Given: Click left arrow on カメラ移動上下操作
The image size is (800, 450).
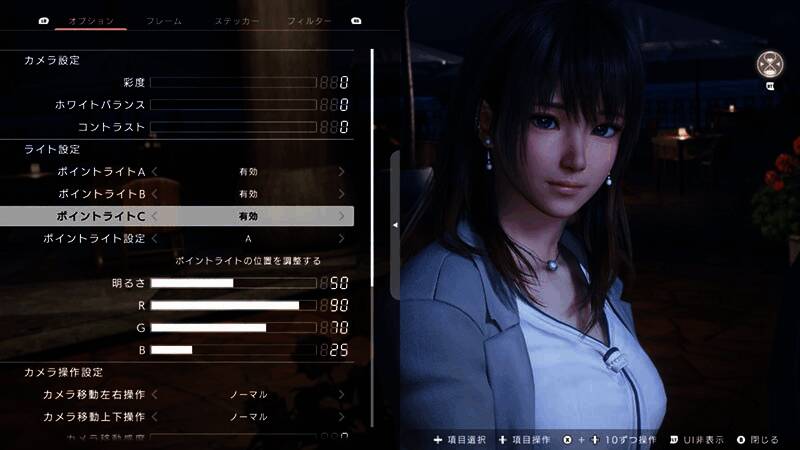Looking at the screenshot, I should tap(155, 417).
